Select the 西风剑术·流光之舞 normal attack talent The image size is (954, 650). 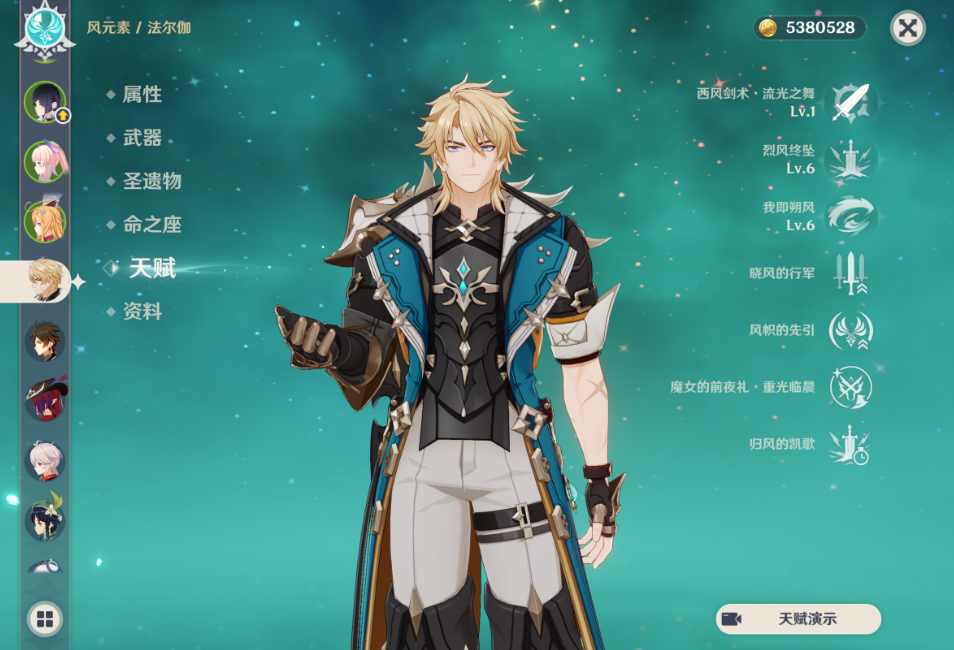point(851,102)
